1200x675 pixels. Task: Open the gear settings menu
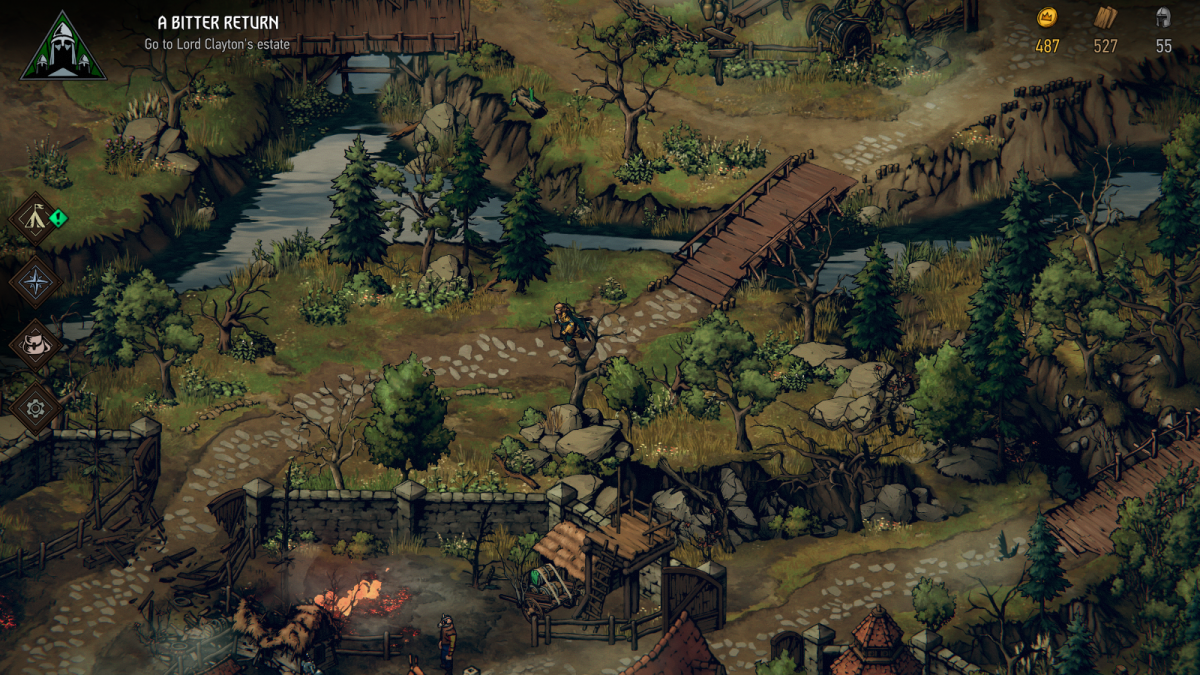[x=35, y=408]
